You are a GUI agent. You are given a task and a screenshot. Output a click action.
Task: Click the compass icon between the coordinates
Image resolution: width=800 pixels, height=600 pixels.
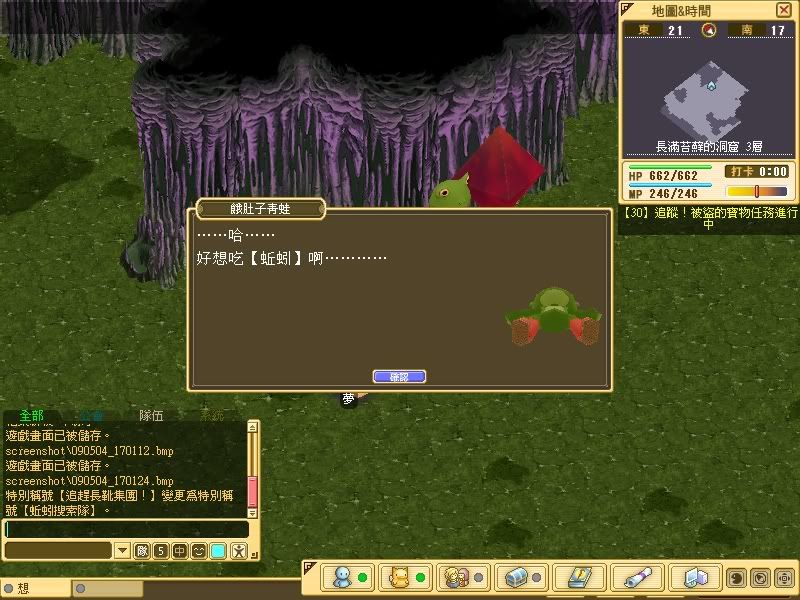tap(709, 30)
